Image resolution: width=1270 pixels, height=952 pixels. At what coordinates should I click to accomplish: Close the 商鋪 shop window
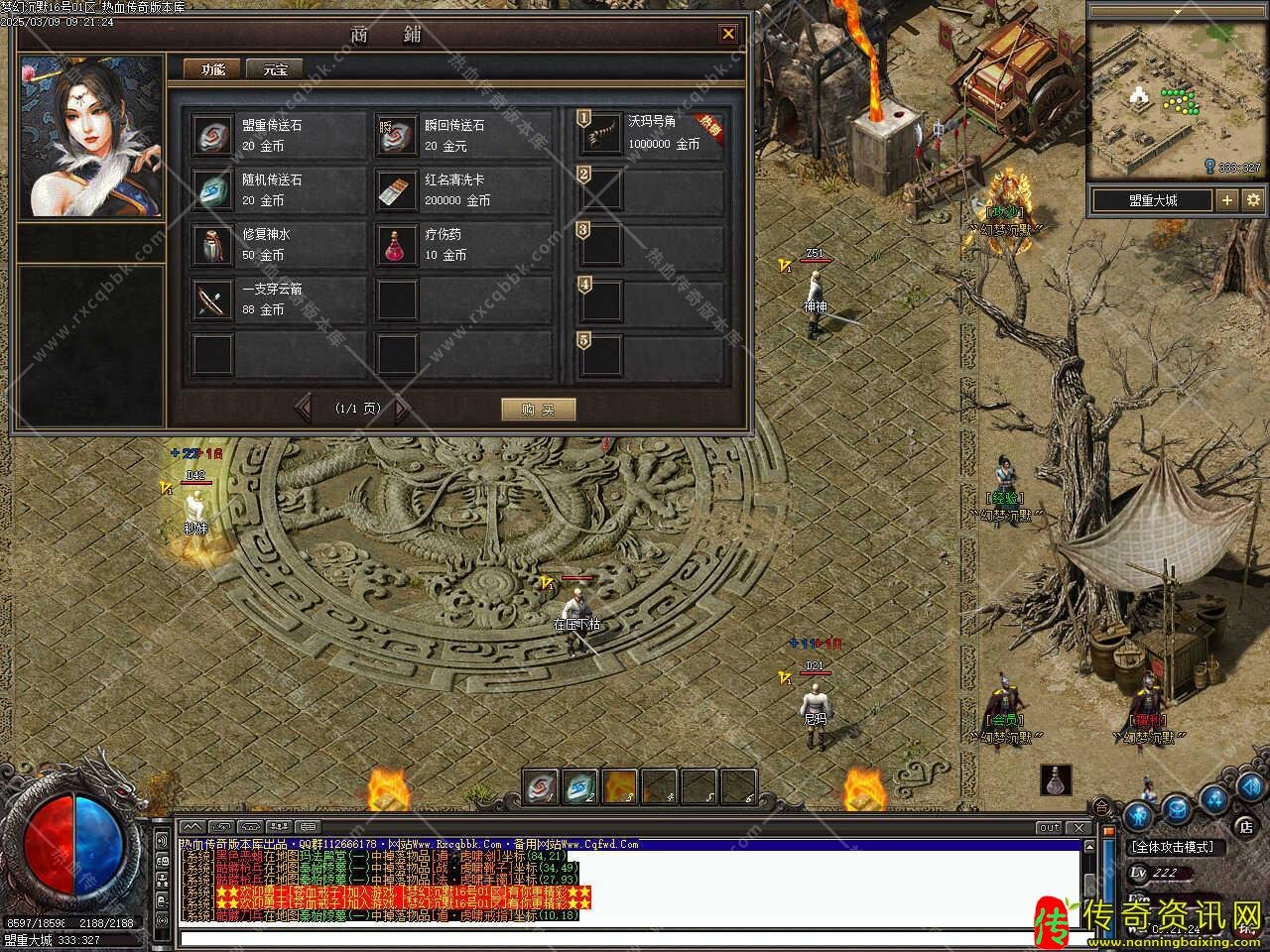click(x=728, y=34)
